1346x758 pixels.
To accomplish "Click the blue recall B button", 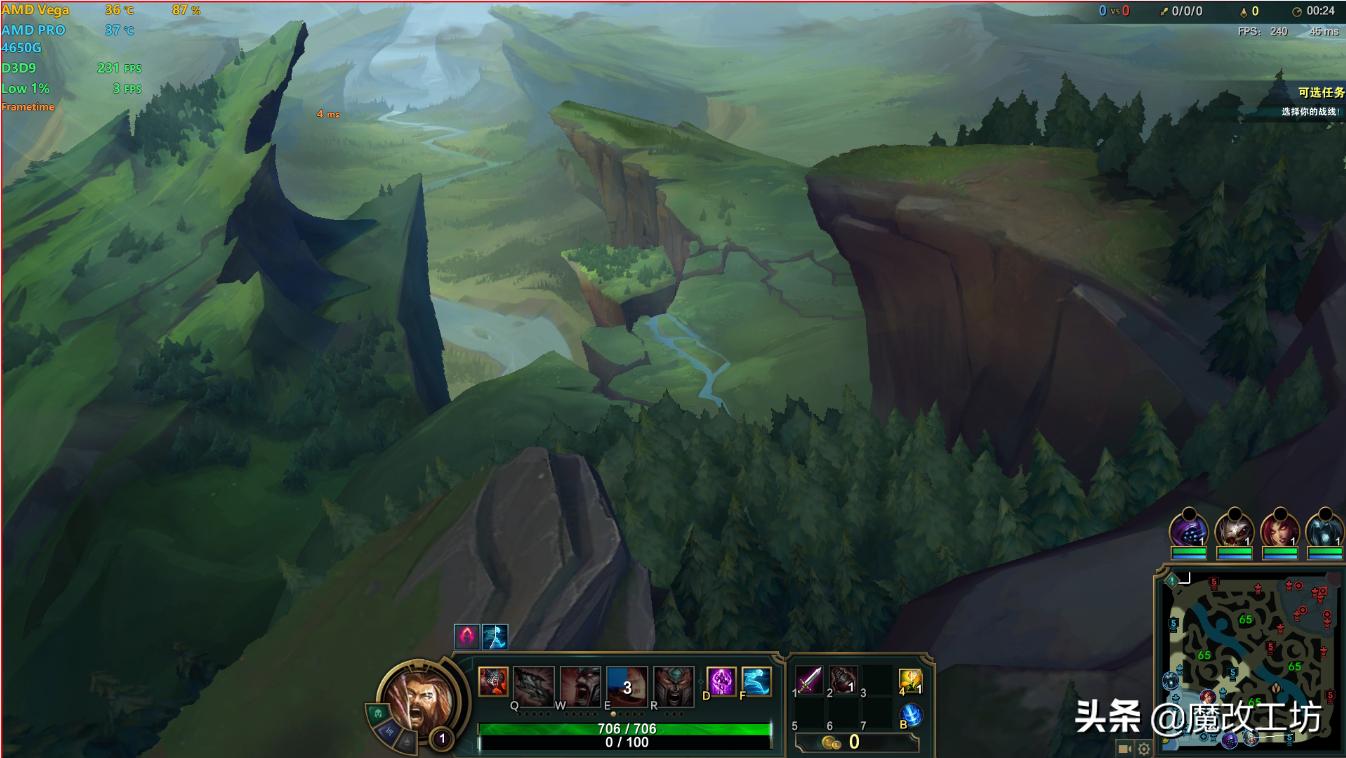I will click(x=910, y=716).
